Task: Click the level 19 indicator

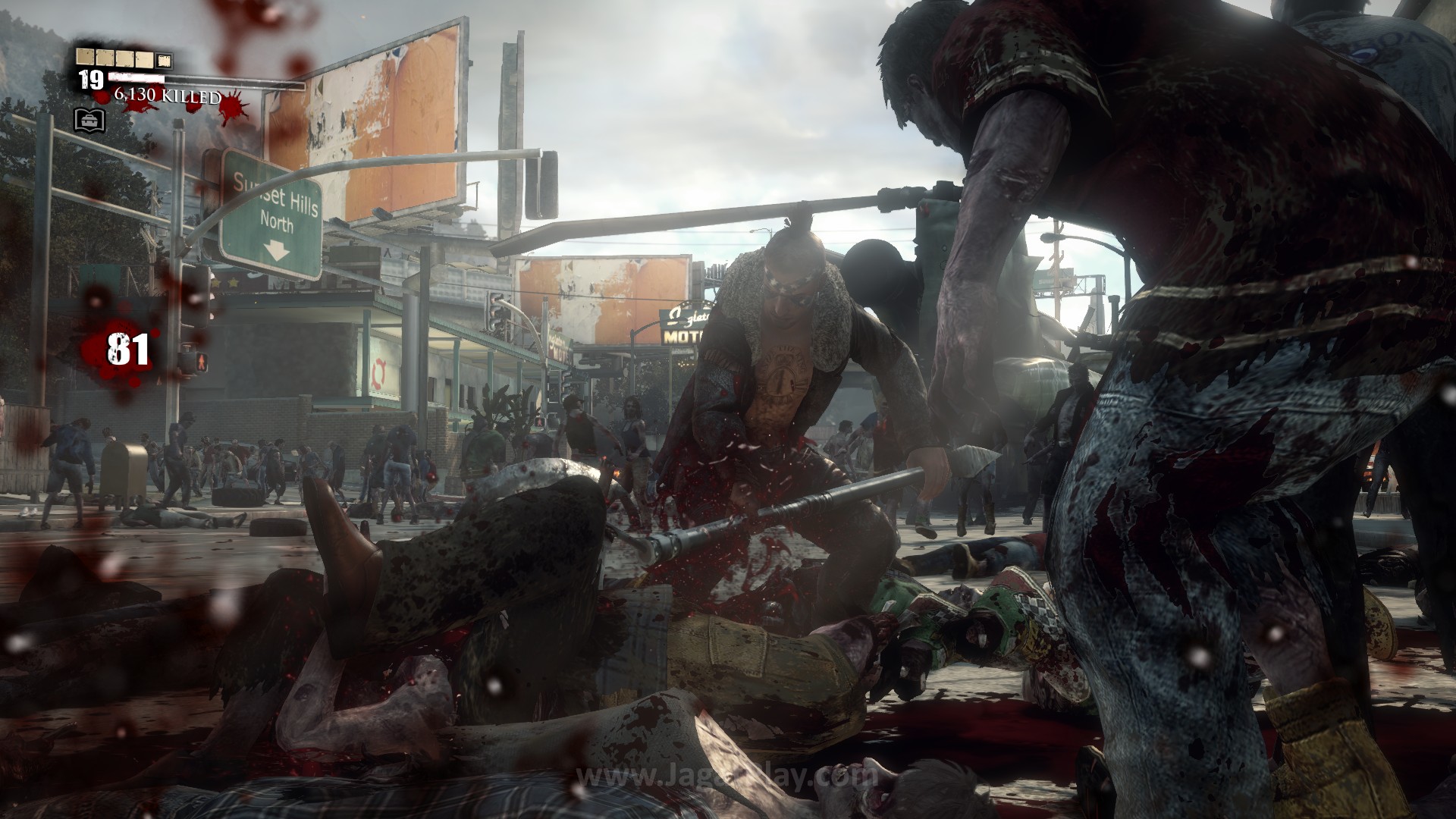Action: pos(91,80)
